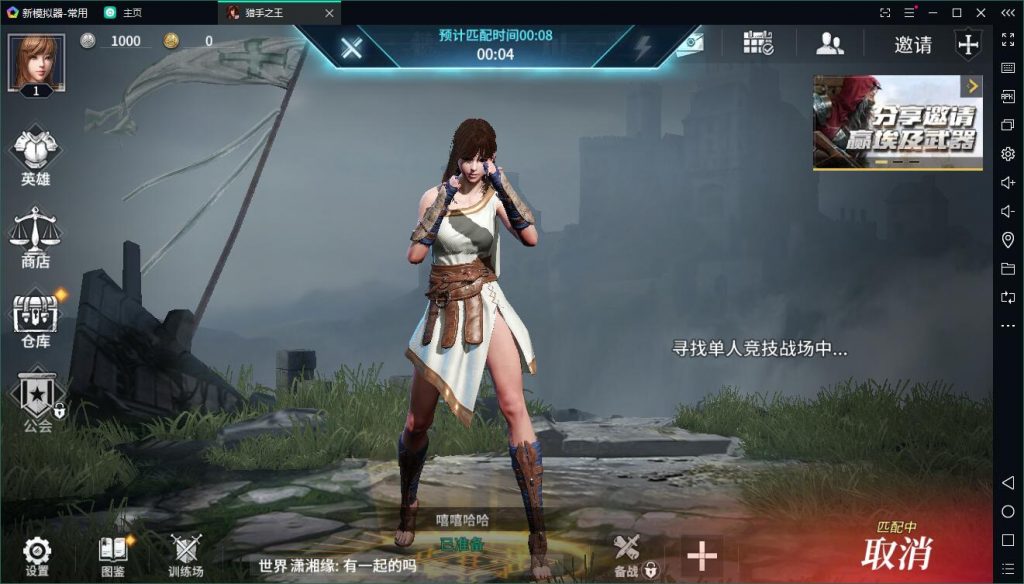1024x584 pixels.
Task: Switch to the 主页 emulator home tab
Action: tap(123, 12)
